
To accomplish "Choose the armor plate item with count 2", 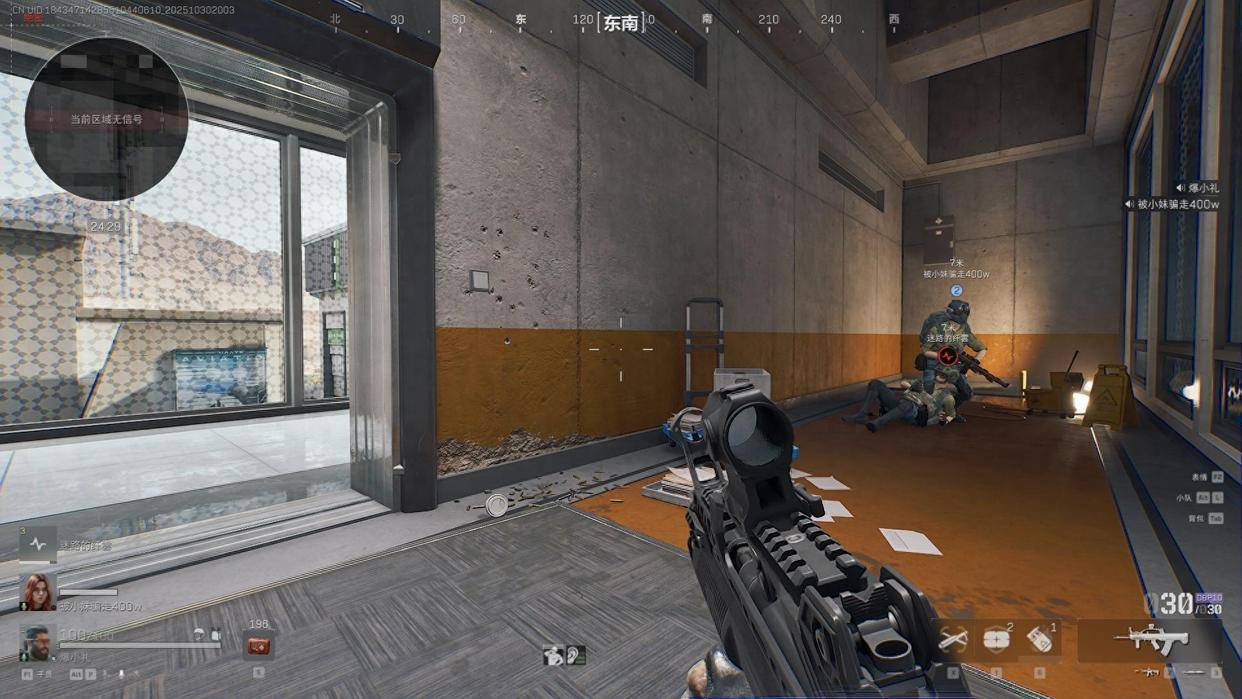I will tap(996, 639).
